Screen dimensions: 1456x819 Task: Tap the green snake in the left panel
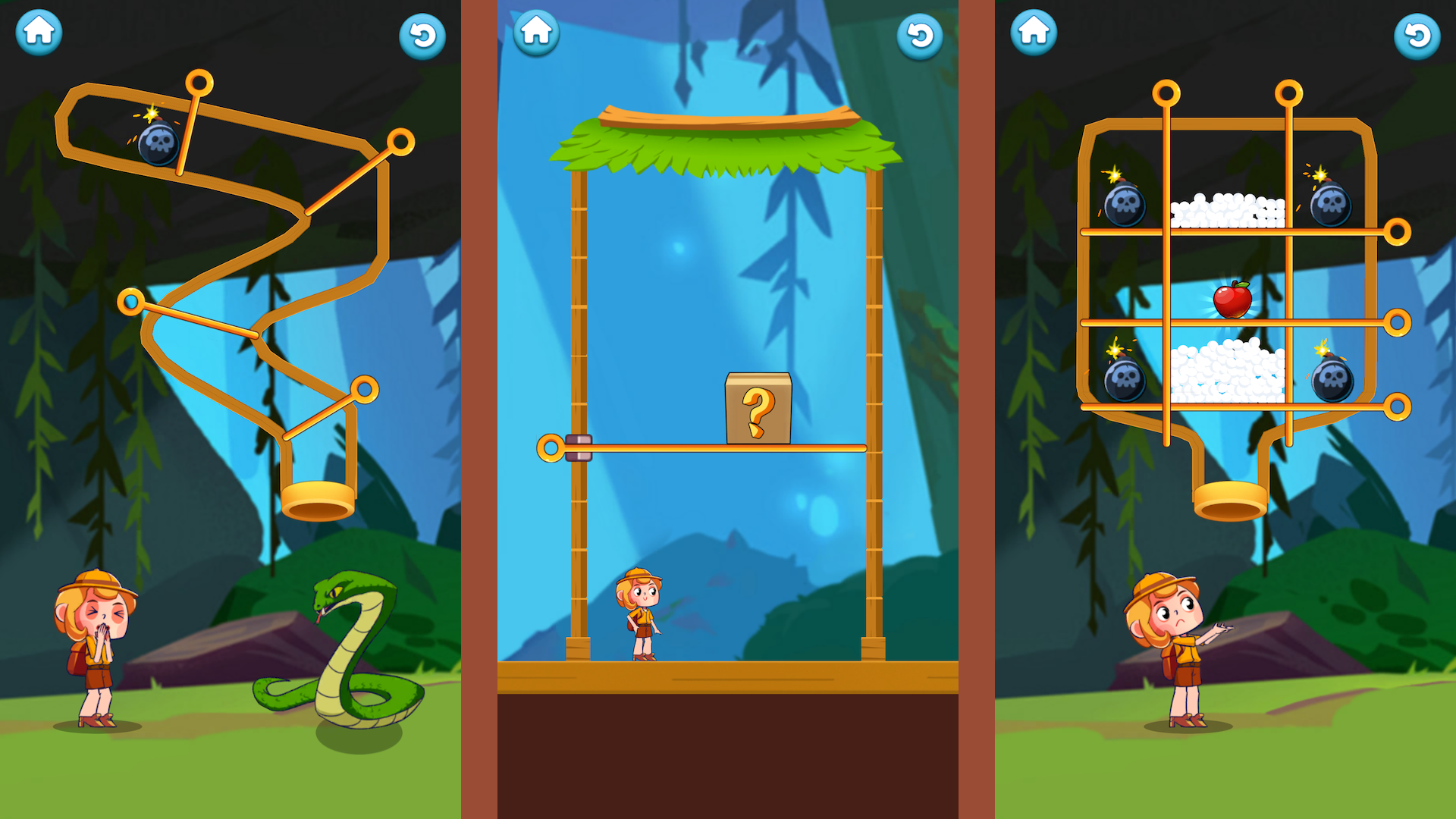[345, 652]
